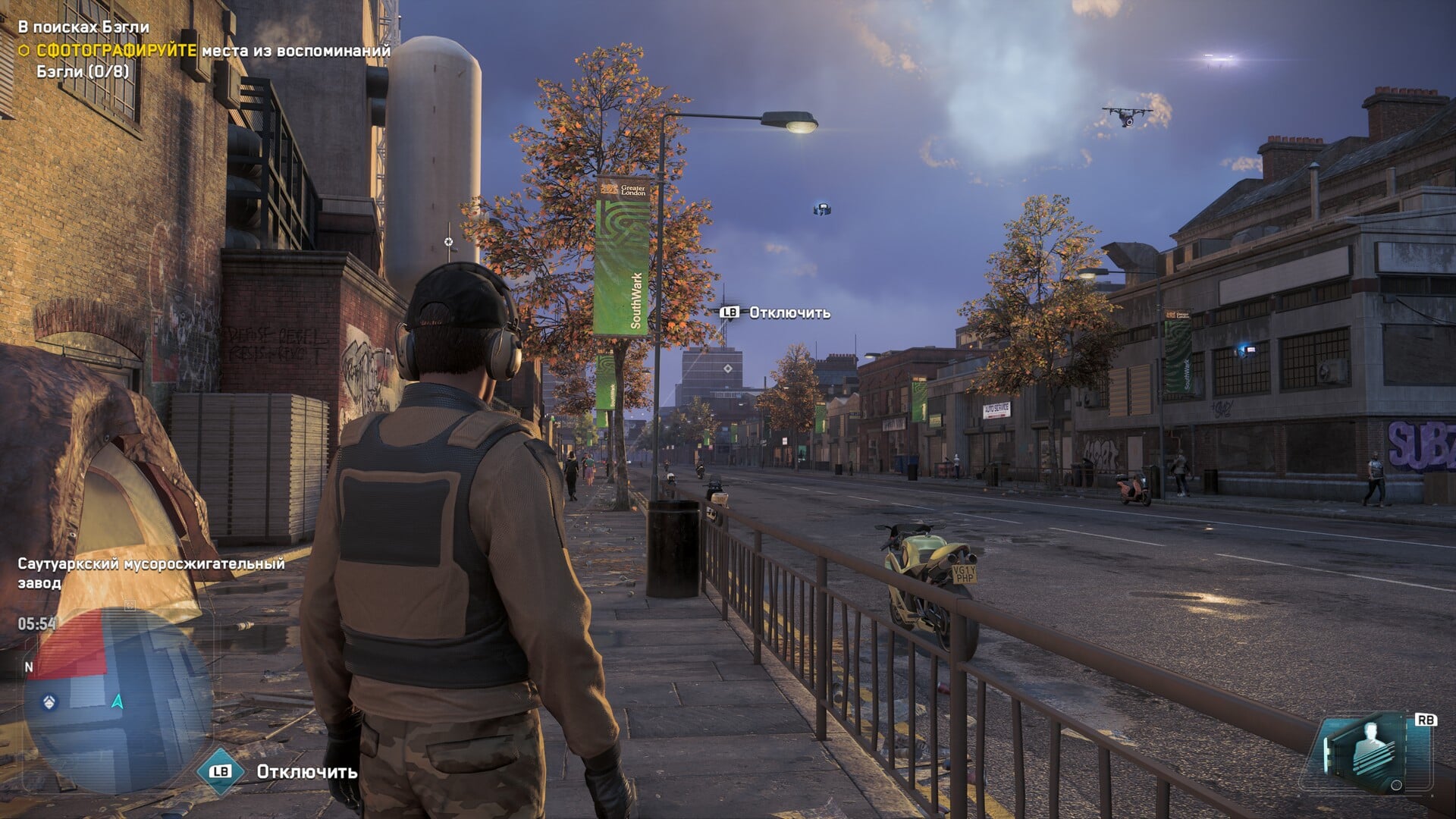Select the Bagley photo quest objective tracker

[x=205, y=51]
